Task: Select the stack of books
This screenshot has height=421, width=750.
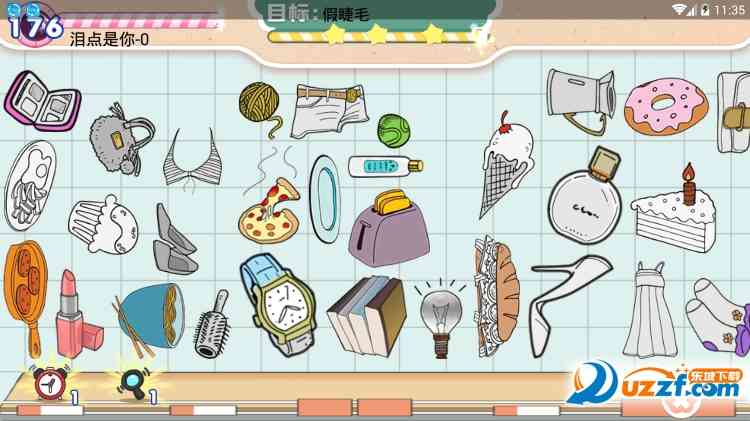Action: point(367,314)
